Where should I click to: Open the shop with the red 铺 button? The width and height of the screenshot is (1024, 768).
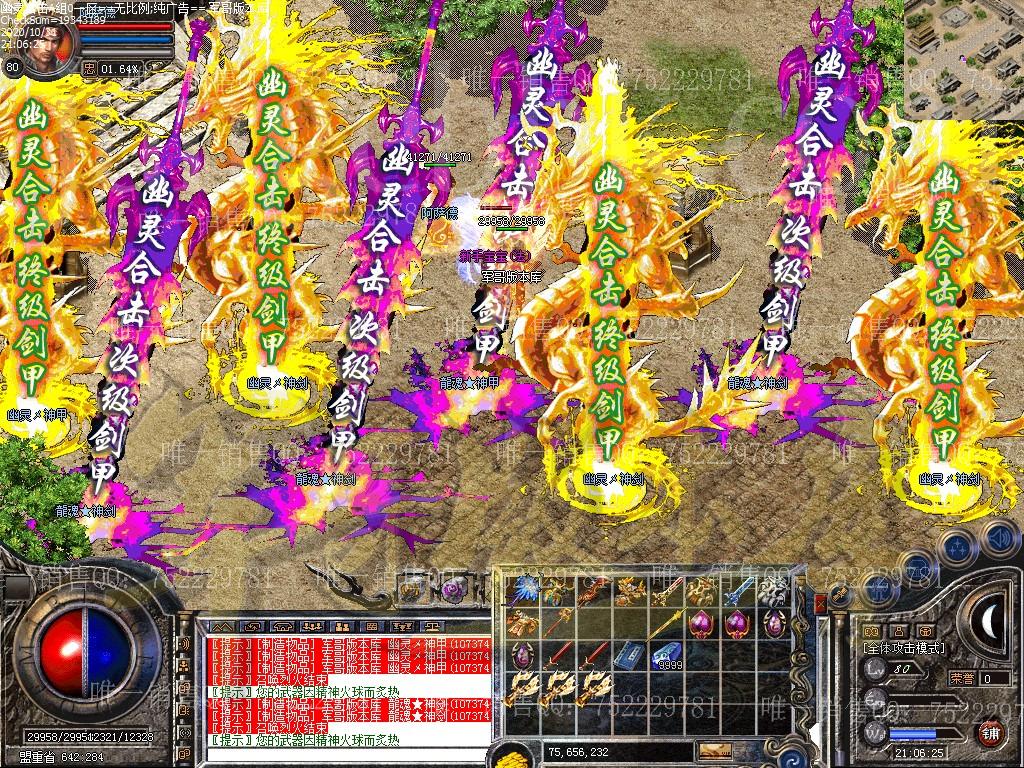click(991, 732)
